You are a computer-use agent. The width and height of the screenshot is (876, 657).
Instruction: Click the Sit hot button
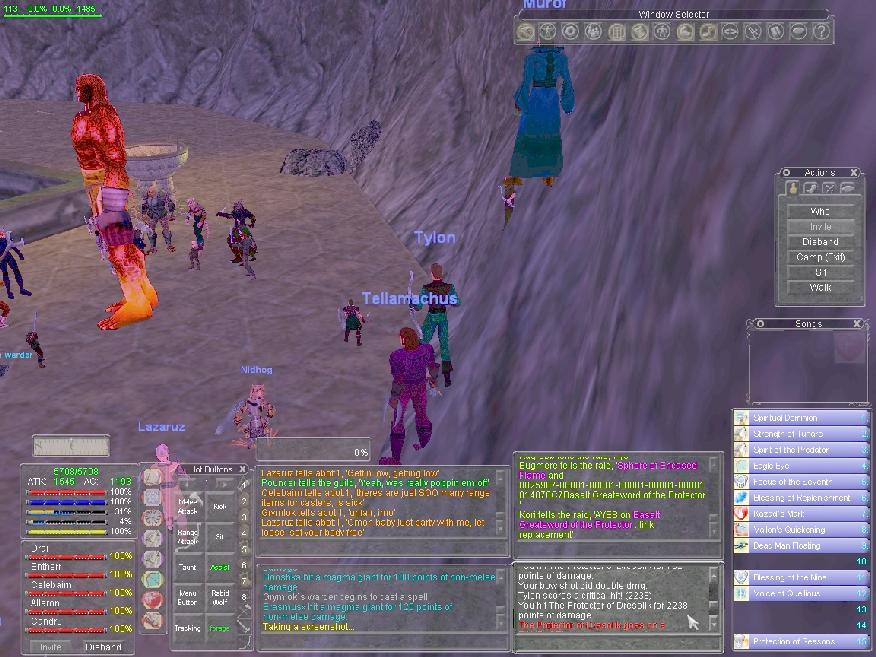click(x=220, y=537)
